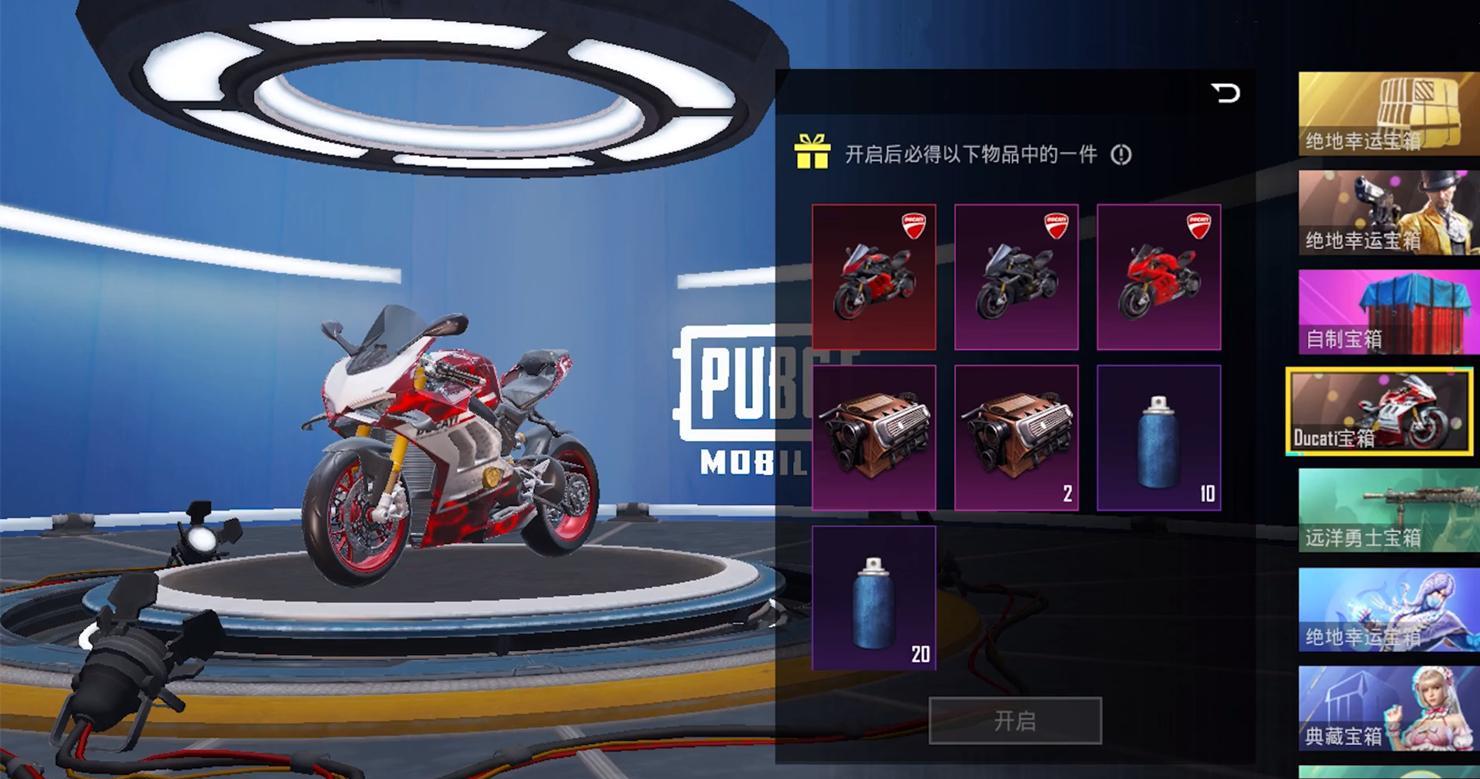Pick the spray paint can with count 20
The width and height of the screenshot is (1480, 779).
coord(874,598)
